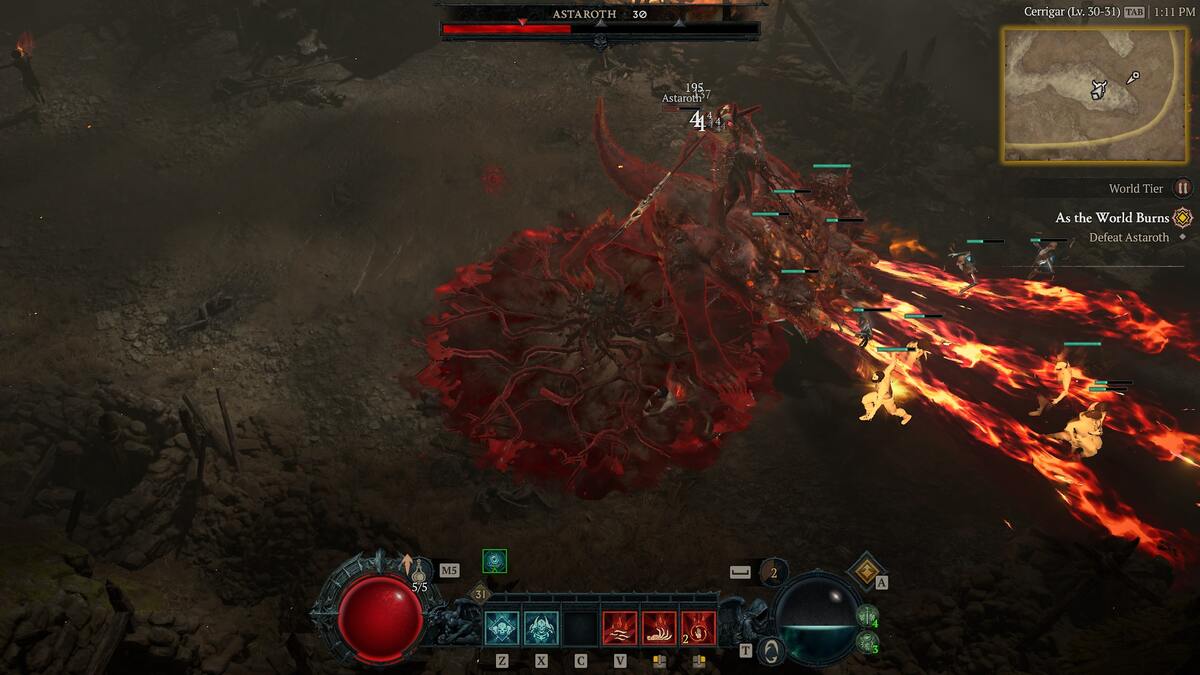This screenshot has height=675, width=1200.
Task: Cast the red blood wave skill
Action: [619, 628]
